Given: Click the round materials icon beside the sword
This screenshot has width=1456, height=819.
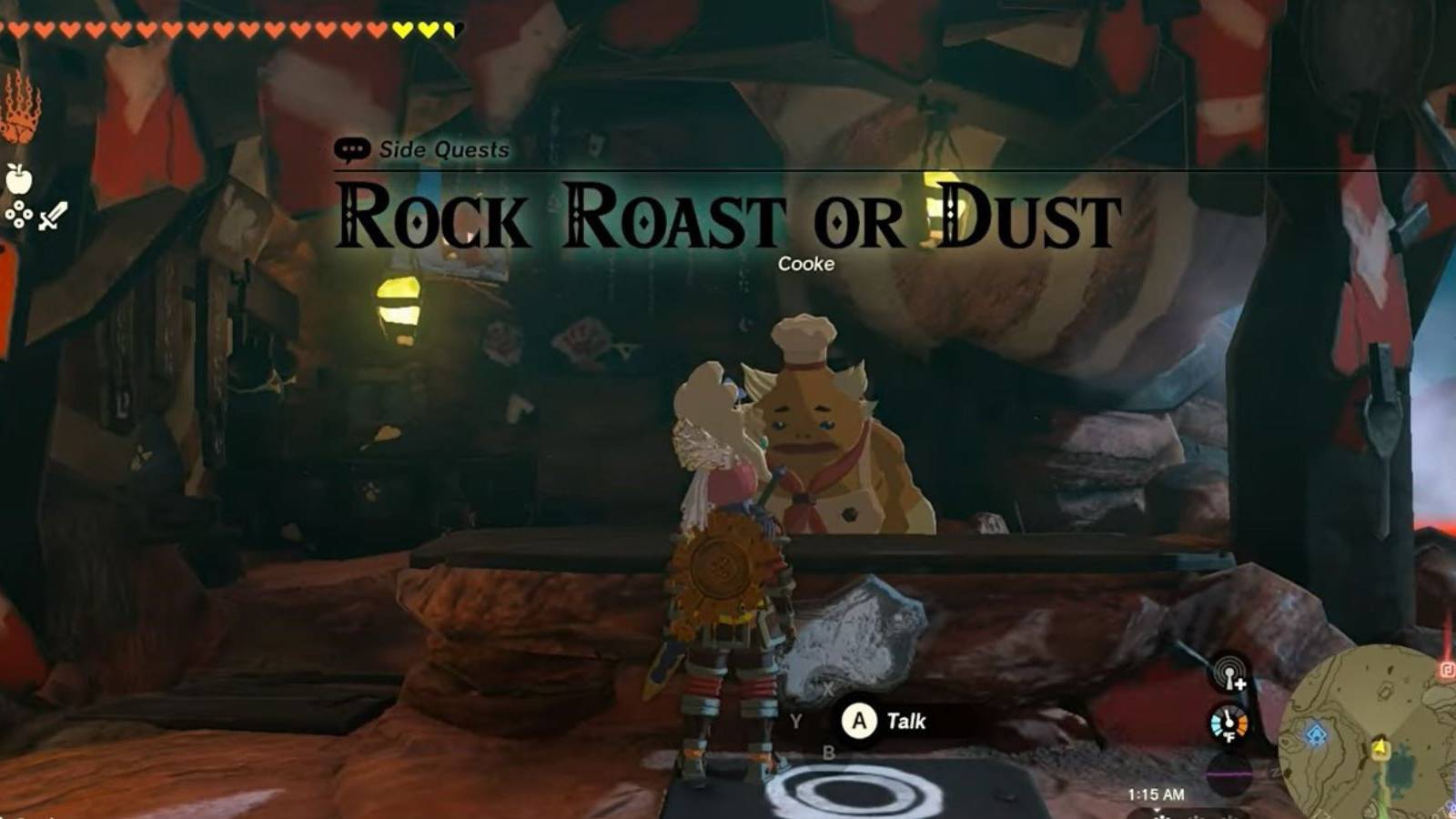Looking at the screenshot, I should [x=20, y=214].
